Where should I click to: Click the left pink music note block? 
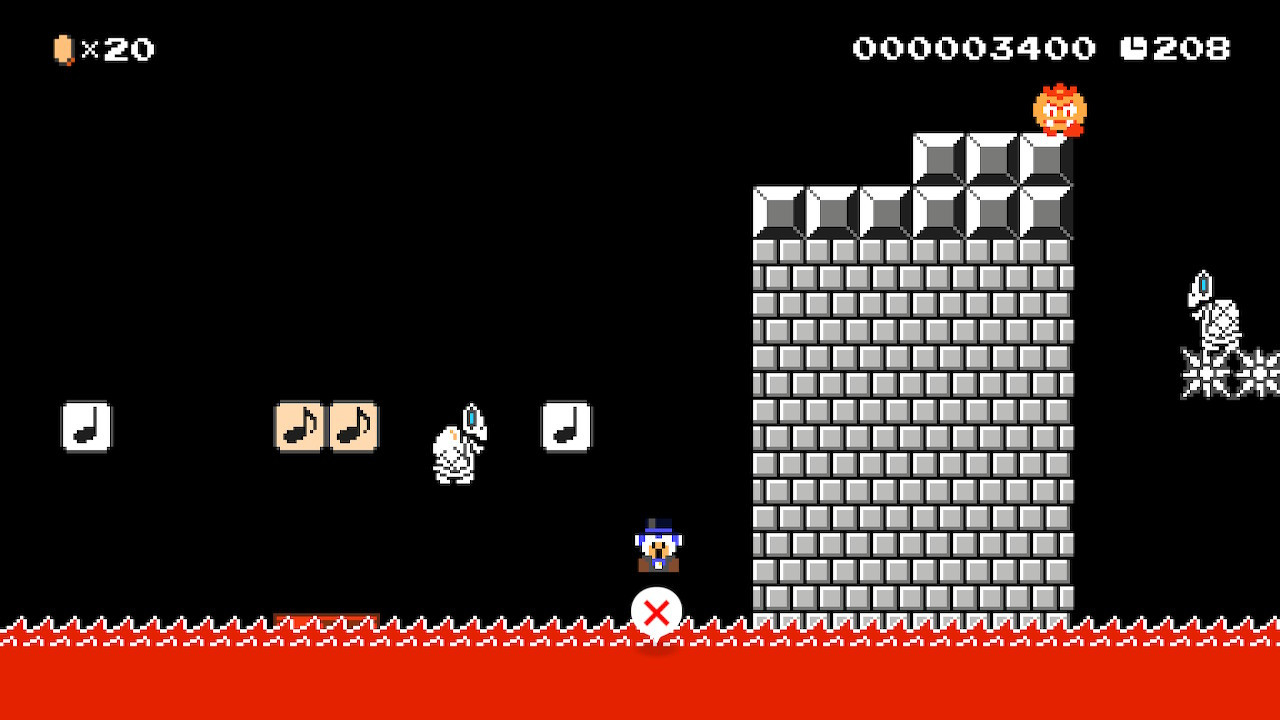(x=301, y=426)
